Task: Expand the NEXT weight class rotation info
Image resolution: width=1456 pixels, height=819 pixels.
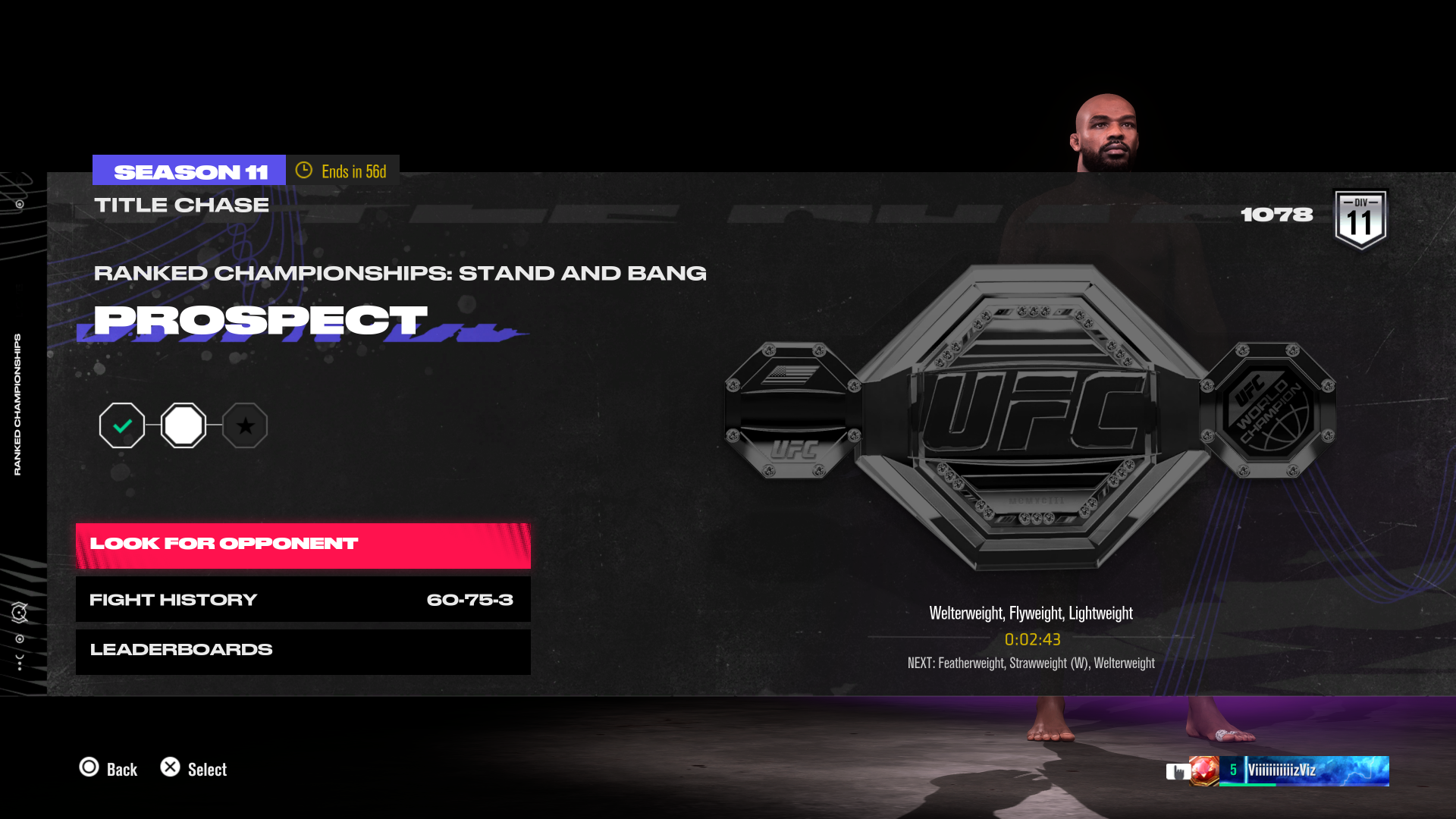Action: [1030, 663]
